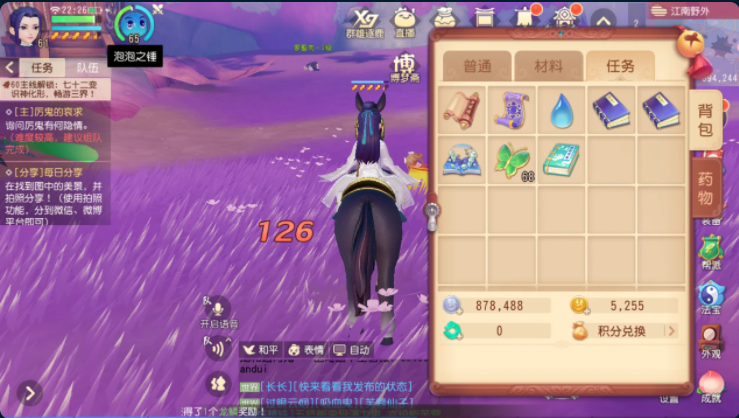Select the 任务 tab in the bag panel
739x418 pixels.
pos(620,66)
